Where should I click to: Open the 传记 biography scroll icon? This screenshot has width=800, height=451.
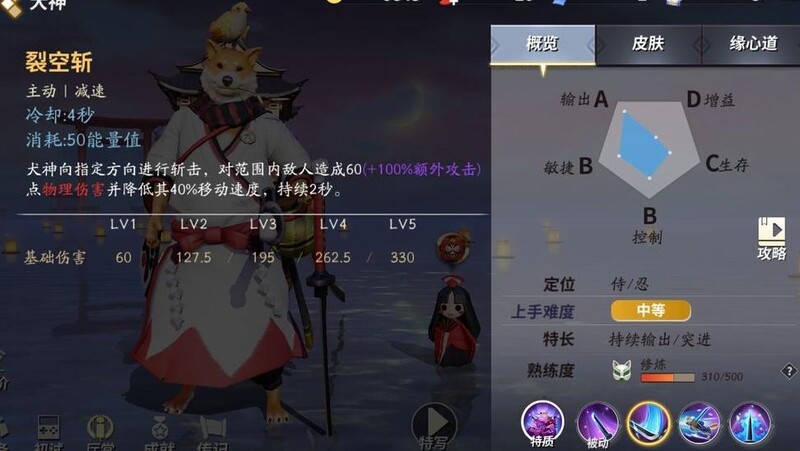[x=210, y=430]
